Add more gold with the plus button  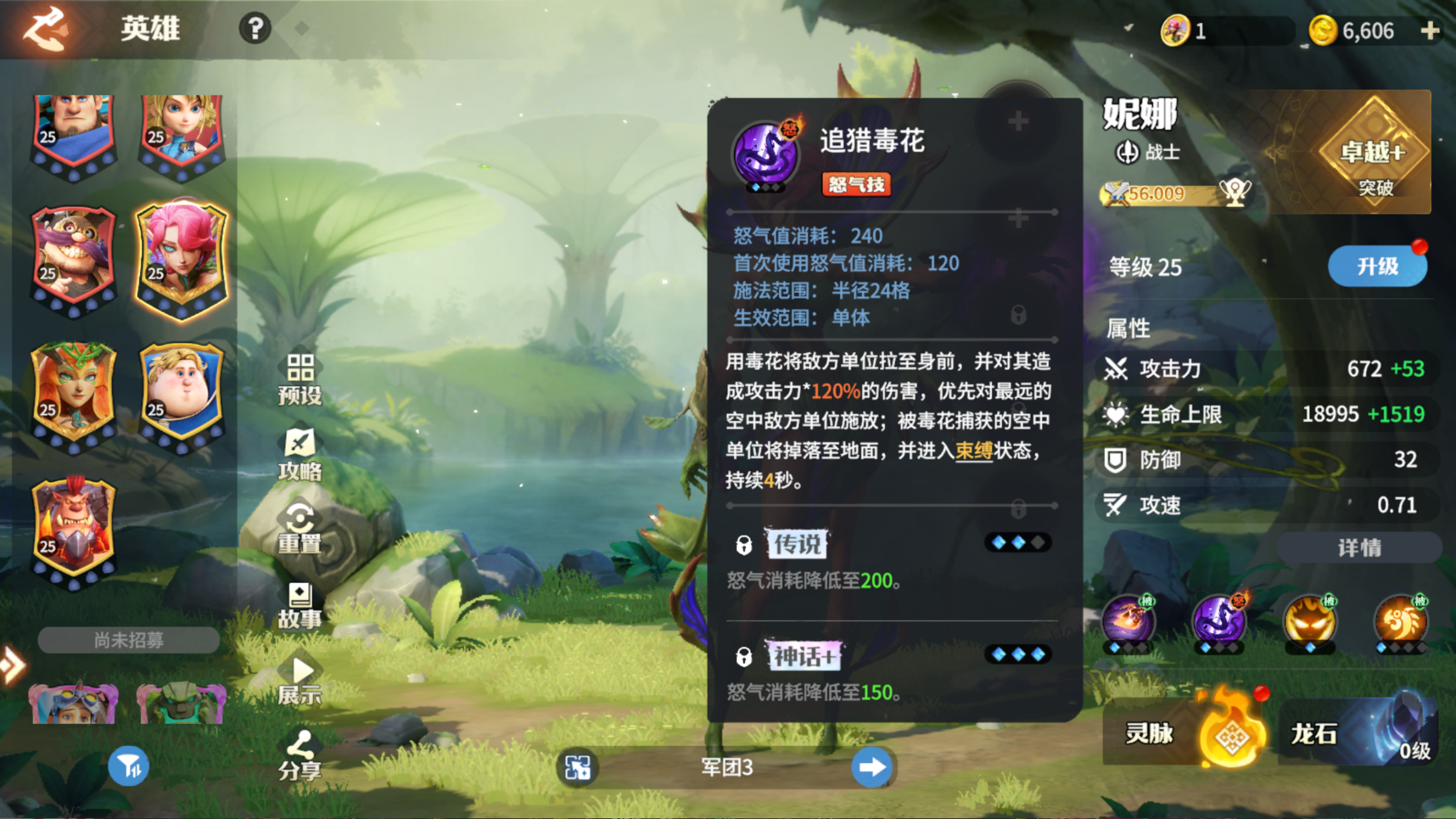pyautogui.click(x=1429, y=30)
